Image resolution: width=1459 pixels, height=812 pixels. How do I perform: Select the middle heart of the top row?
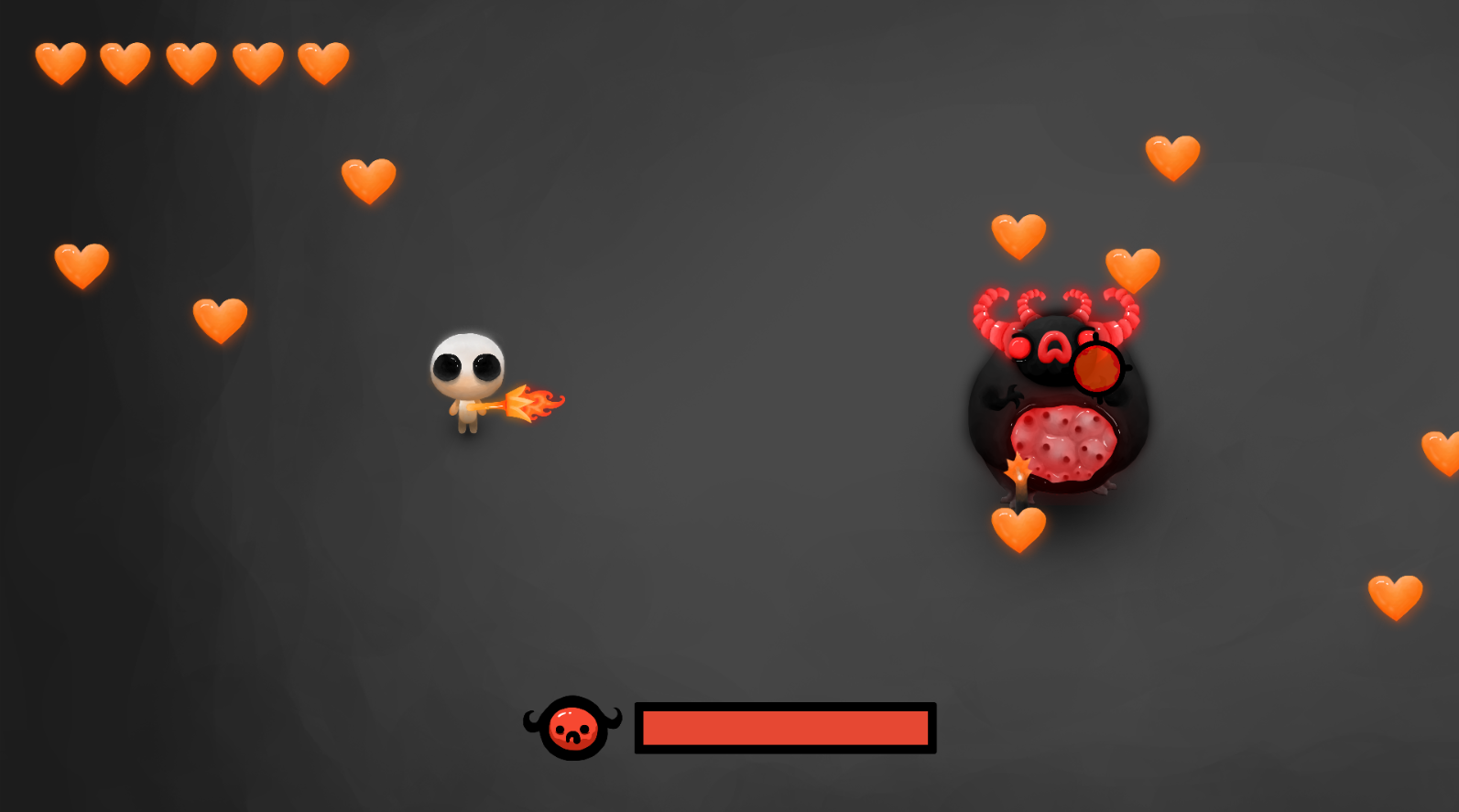[191, 61]
